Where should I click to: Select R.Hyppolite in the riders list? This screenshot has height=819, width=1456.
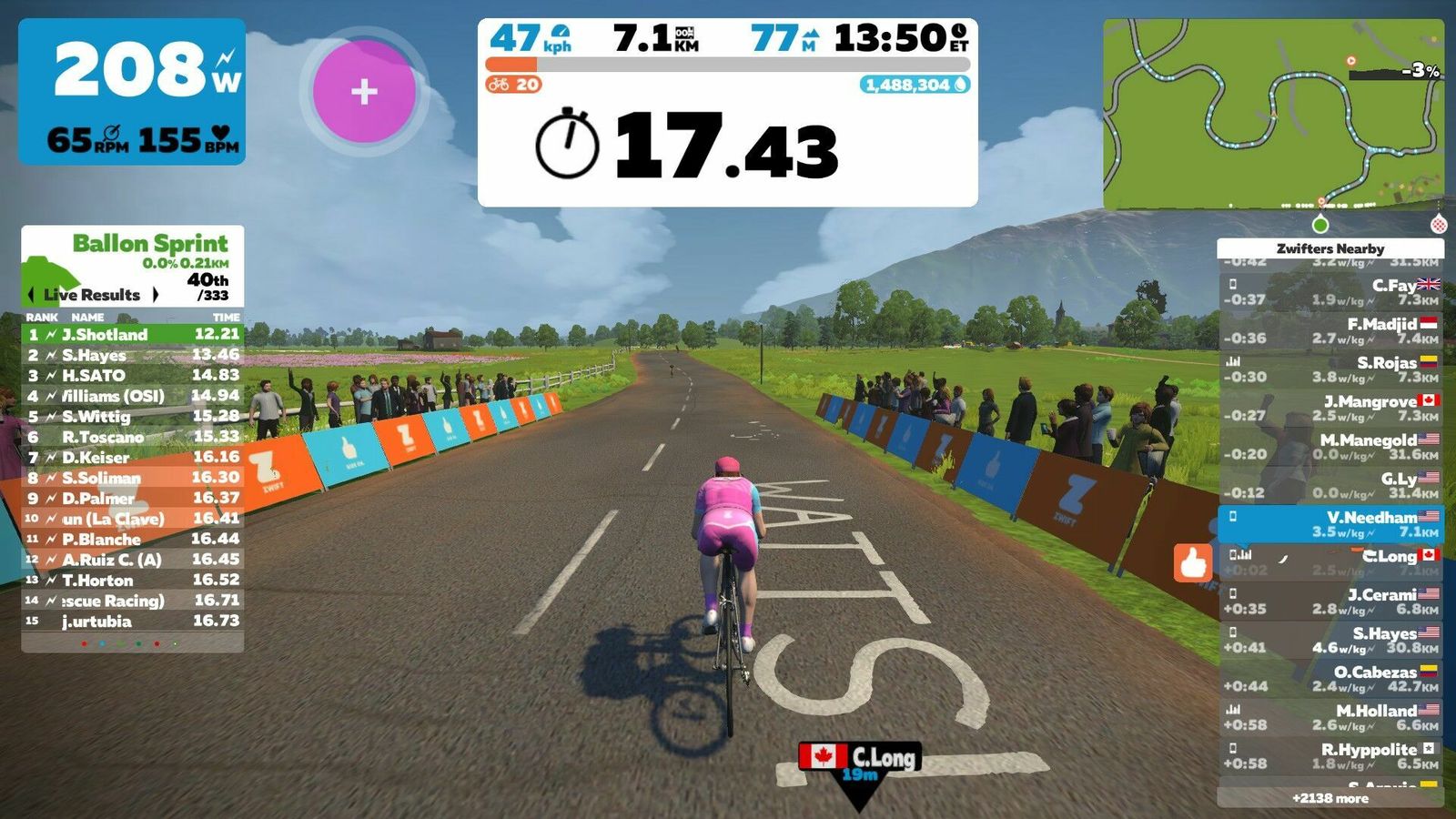click(x=1330, y=756)
